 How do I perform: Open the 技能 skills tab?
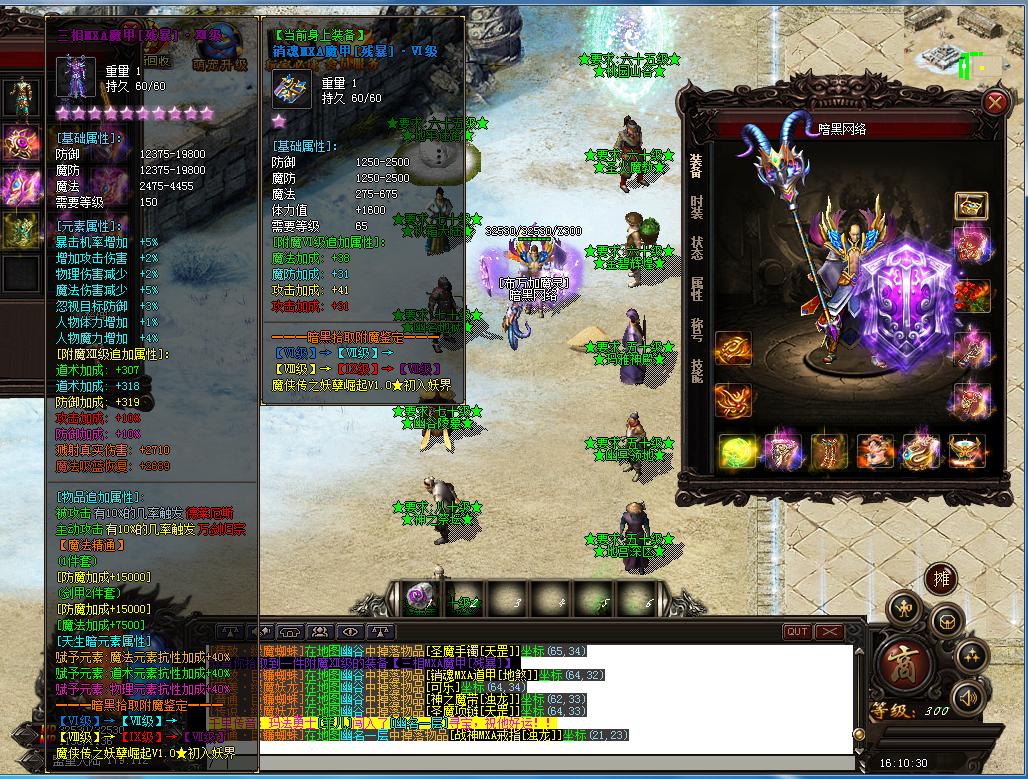(696, 370)
